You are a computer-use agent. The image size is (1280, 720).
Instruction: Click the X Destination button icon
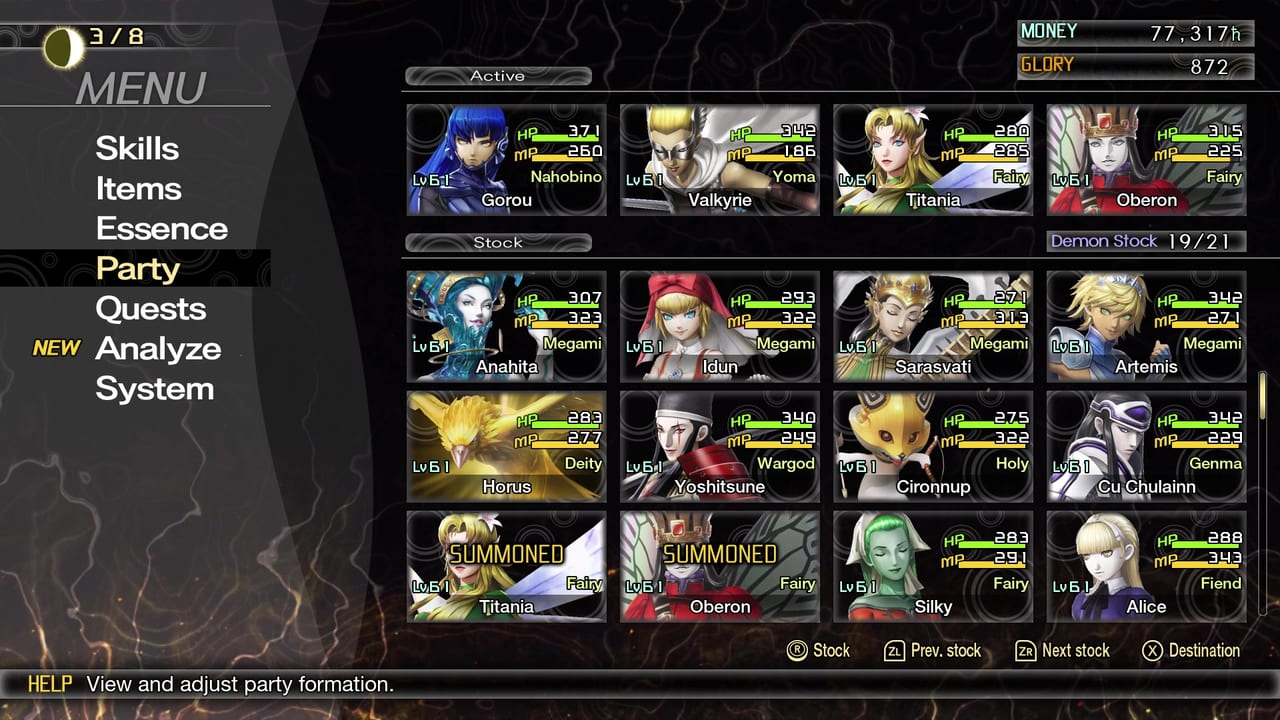point(1151,651)
